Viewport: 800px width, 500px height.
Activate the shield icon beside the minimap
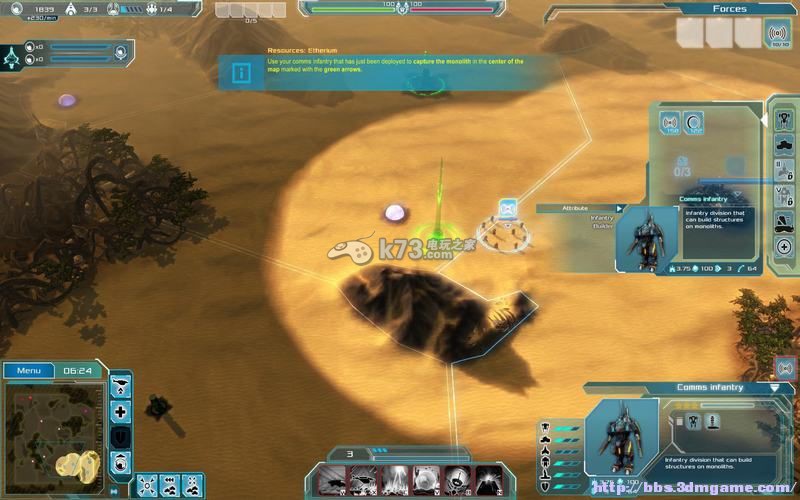(x=121, y=437)
